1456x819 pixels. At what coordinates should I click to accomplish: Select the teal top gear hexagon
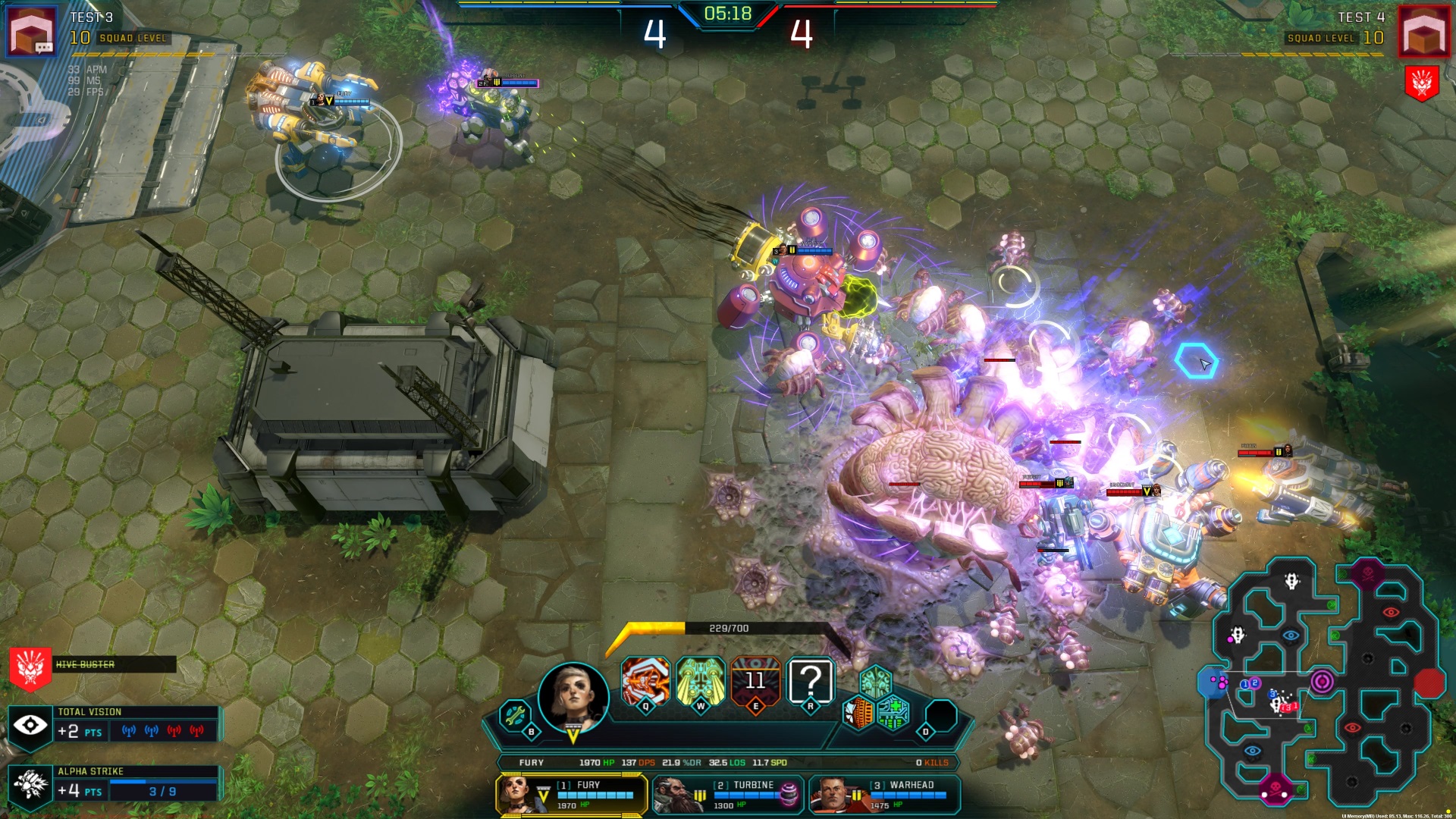[876, 681]
